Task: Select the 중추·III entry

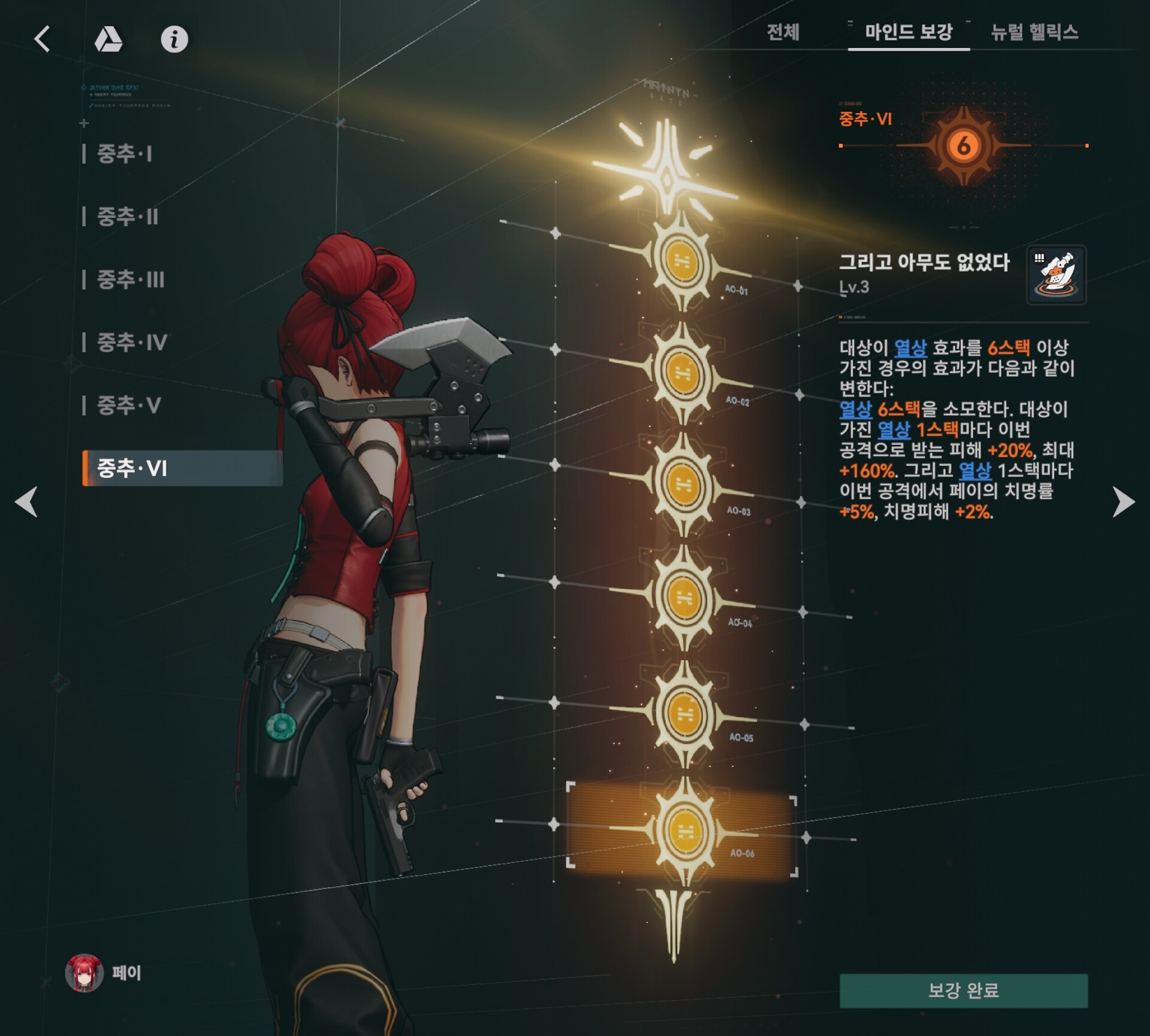Action: point(131,280)
